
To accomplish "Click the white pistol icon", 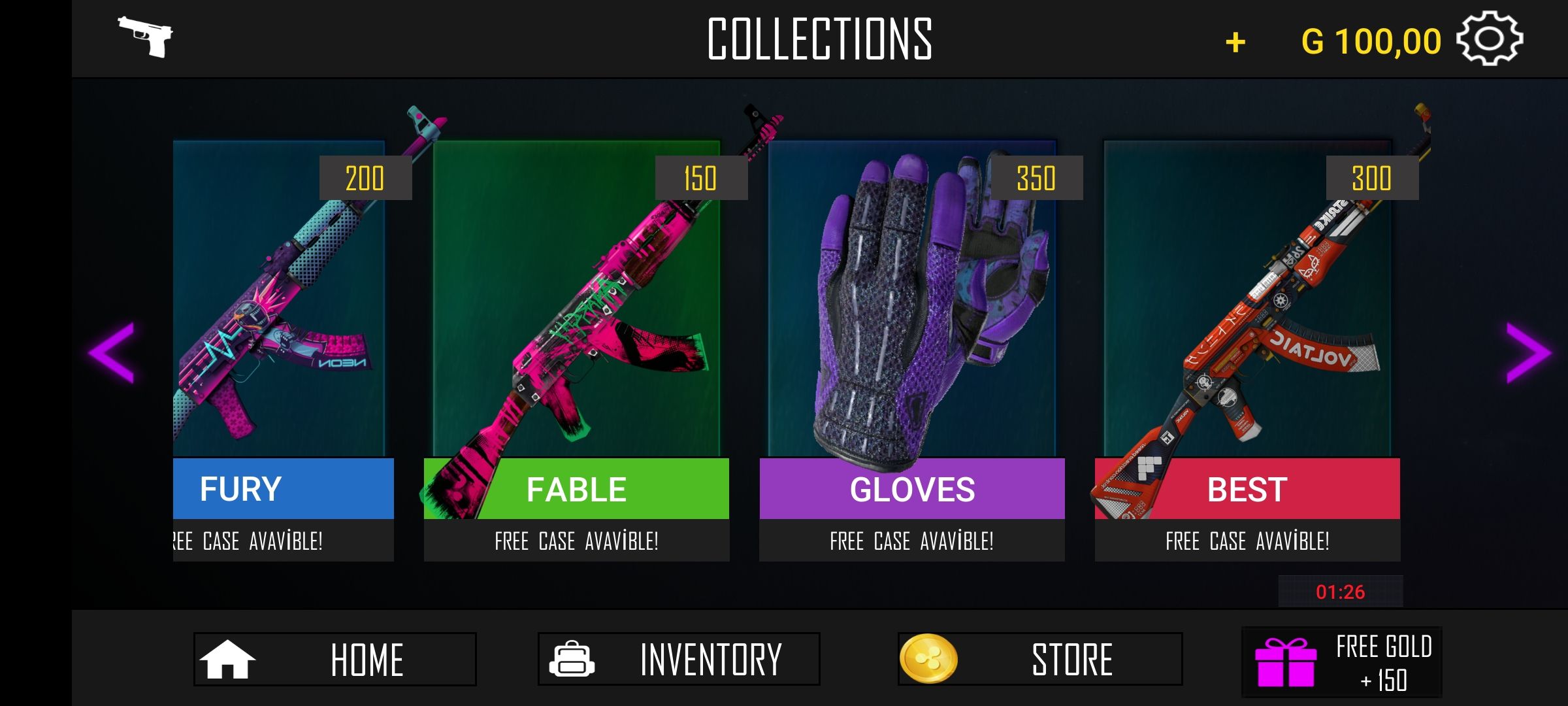I will 145,37.
